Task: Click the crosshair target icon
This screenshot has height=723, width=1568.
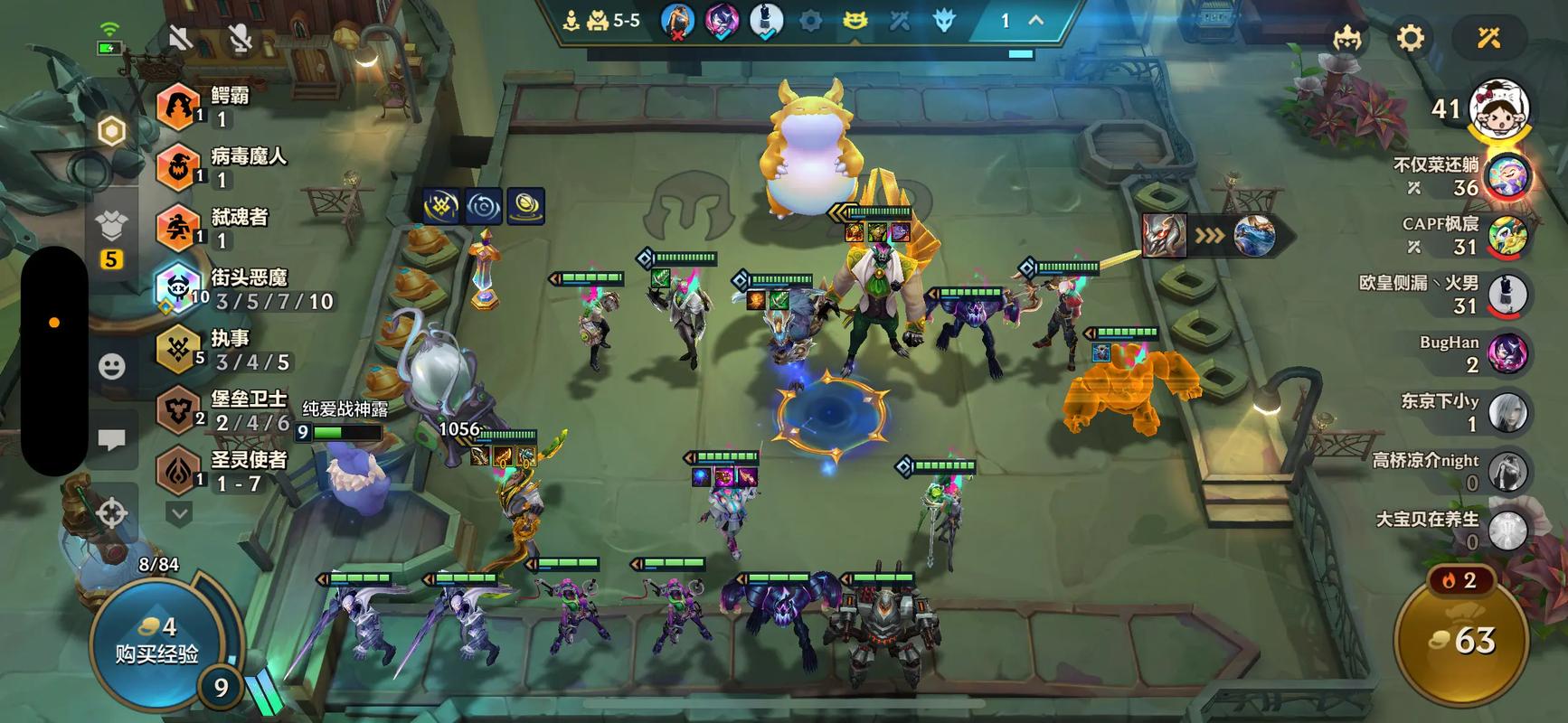Action: click(x=111, y=513)
